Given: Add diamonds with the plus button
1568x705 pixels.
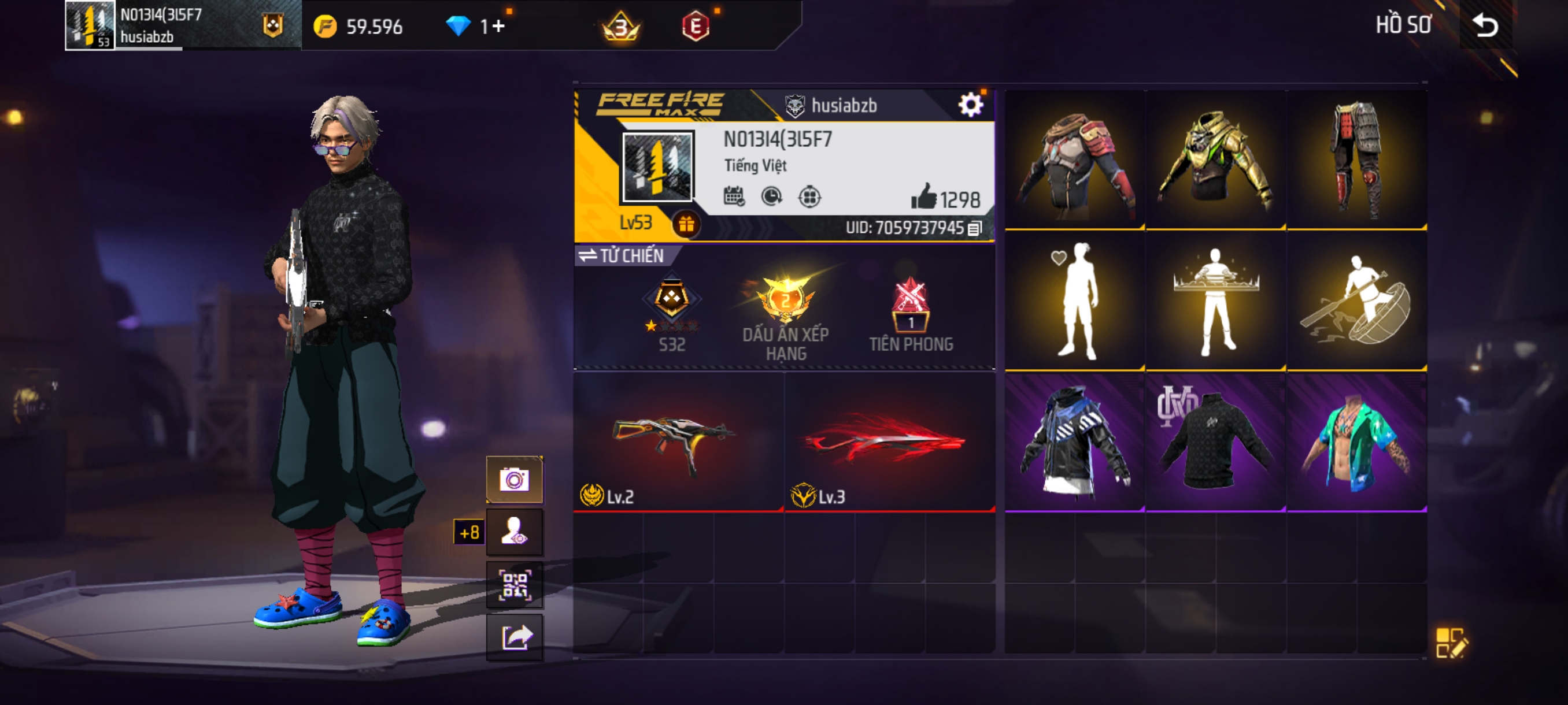Looking at the screenshot, I should (x=499, y=26).
